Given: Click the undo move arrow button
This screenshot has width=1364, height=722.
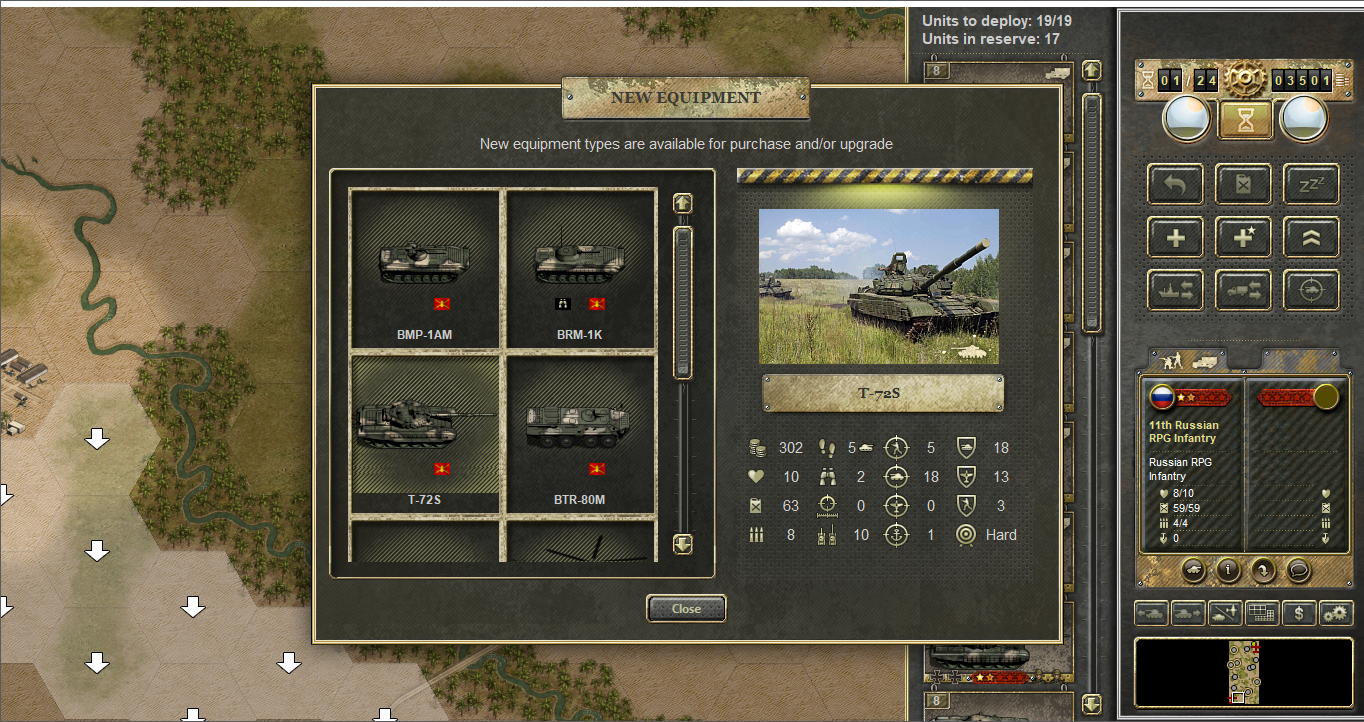Looking at the screenshot, I should 1175,184.
